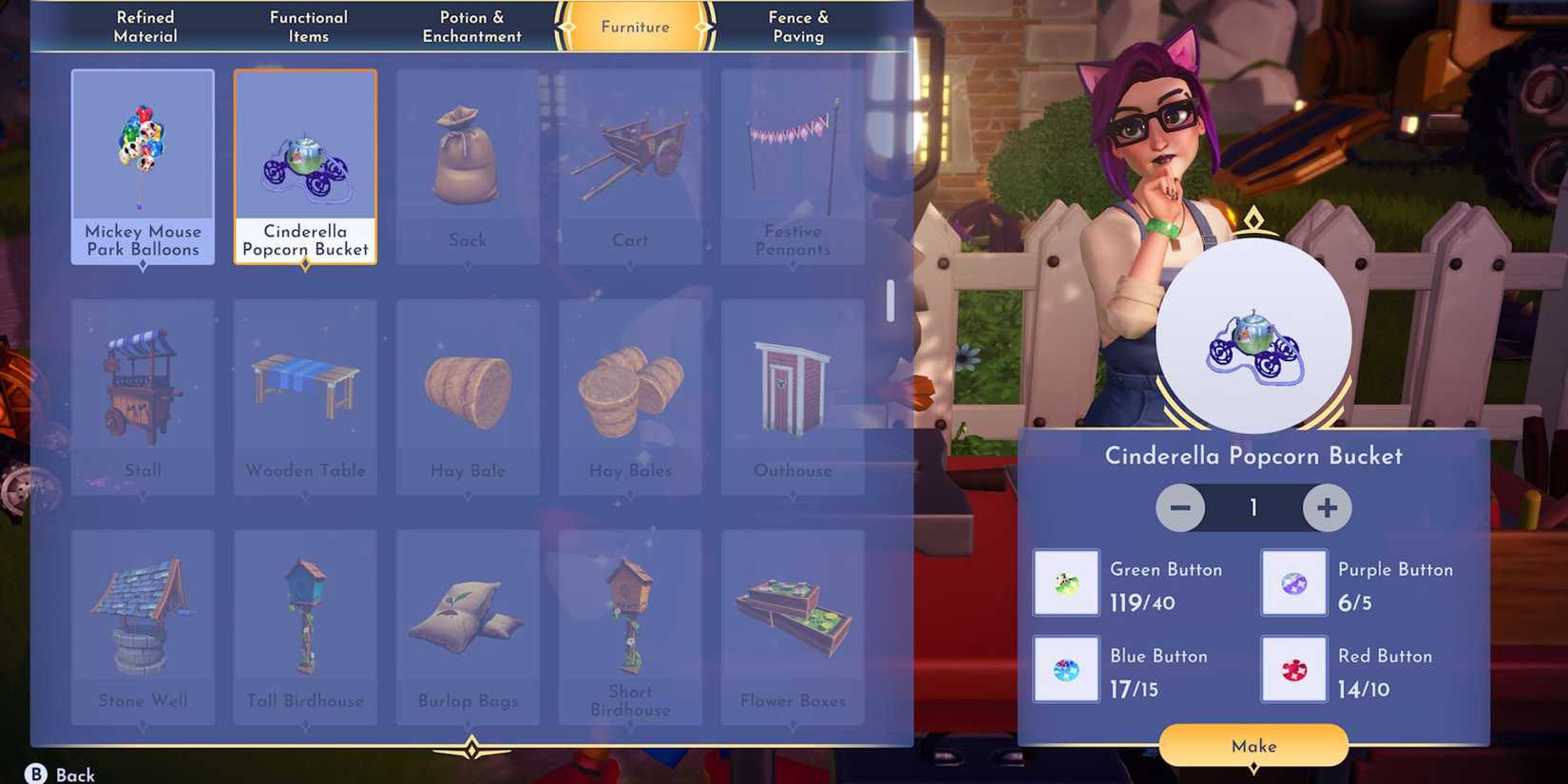Click the Wooden Table item
The height and width of the screenshot is (784, 1568).
(x=304, y=394)
